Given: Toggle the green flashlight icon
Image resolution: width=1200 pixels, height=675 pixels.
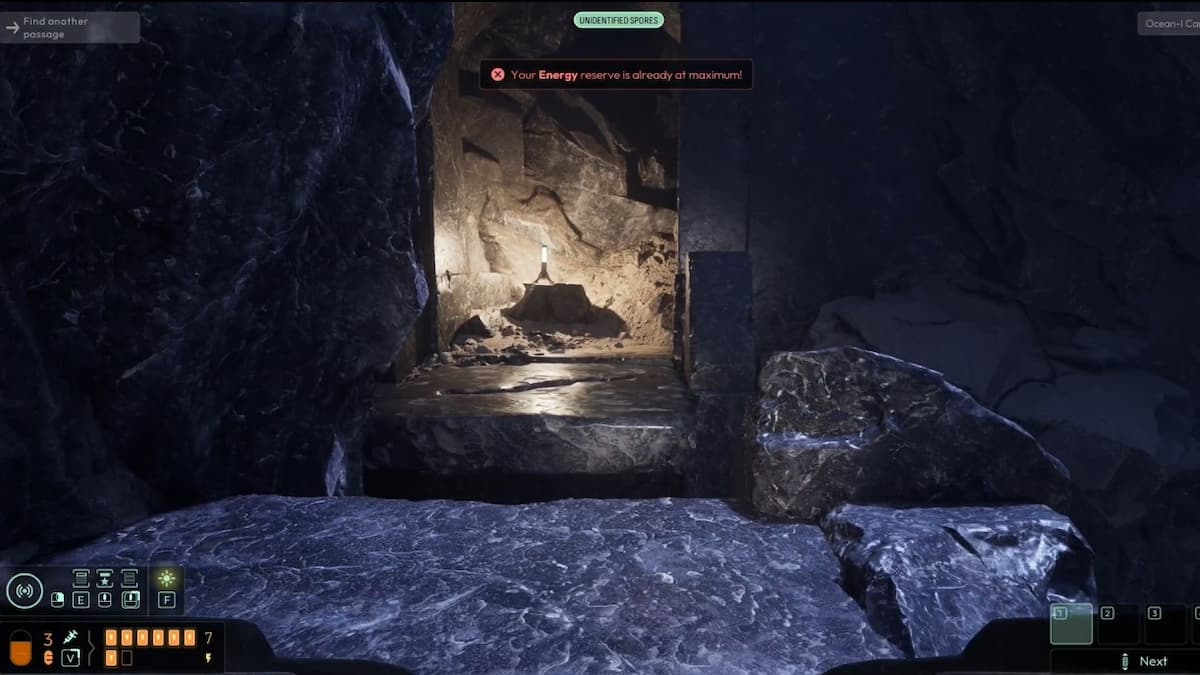Looking at the screenshot, I should point(166,578).
